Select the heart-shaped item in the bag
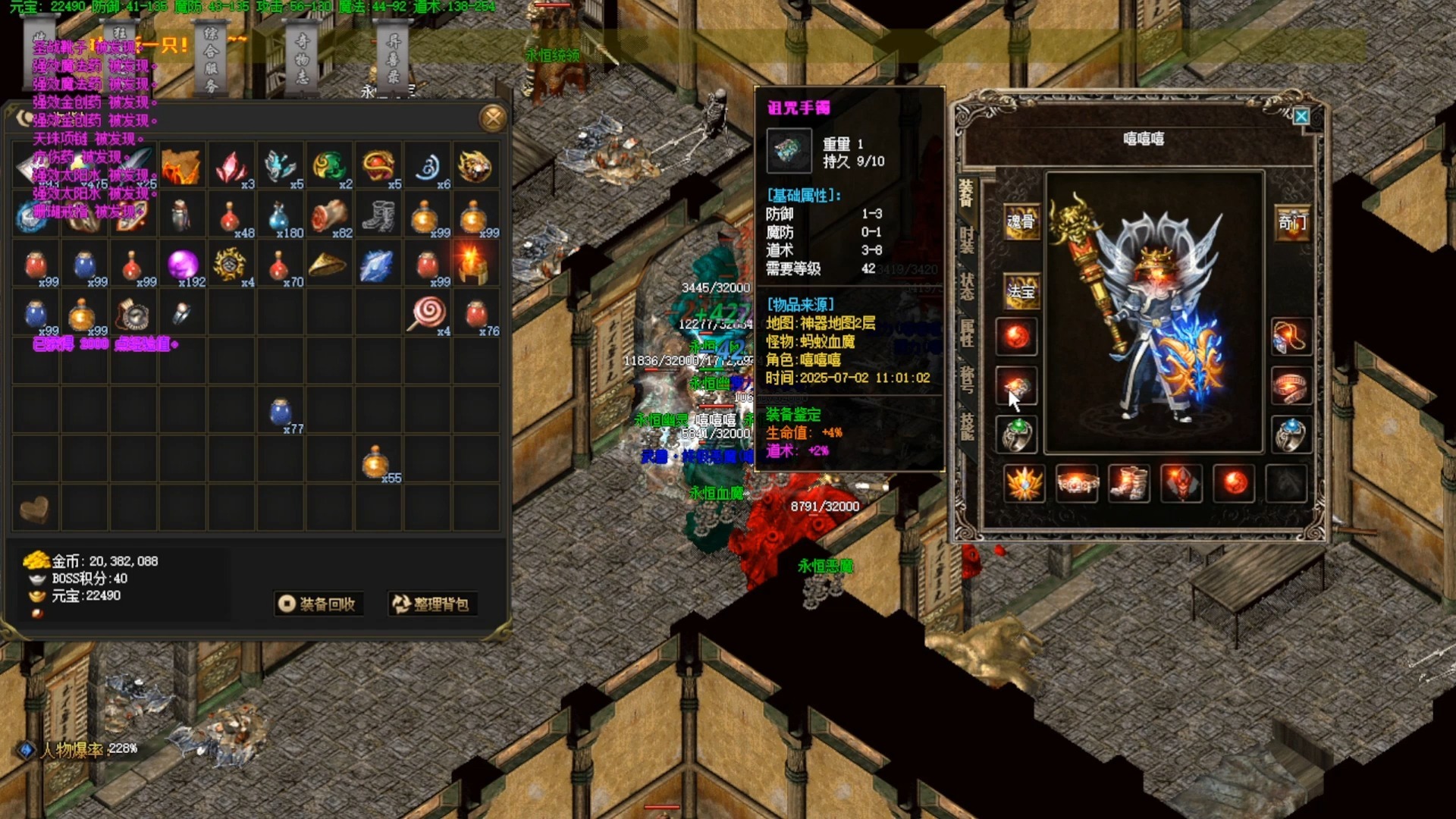The width and height of the screenshot is (1456, 819). 34,509
